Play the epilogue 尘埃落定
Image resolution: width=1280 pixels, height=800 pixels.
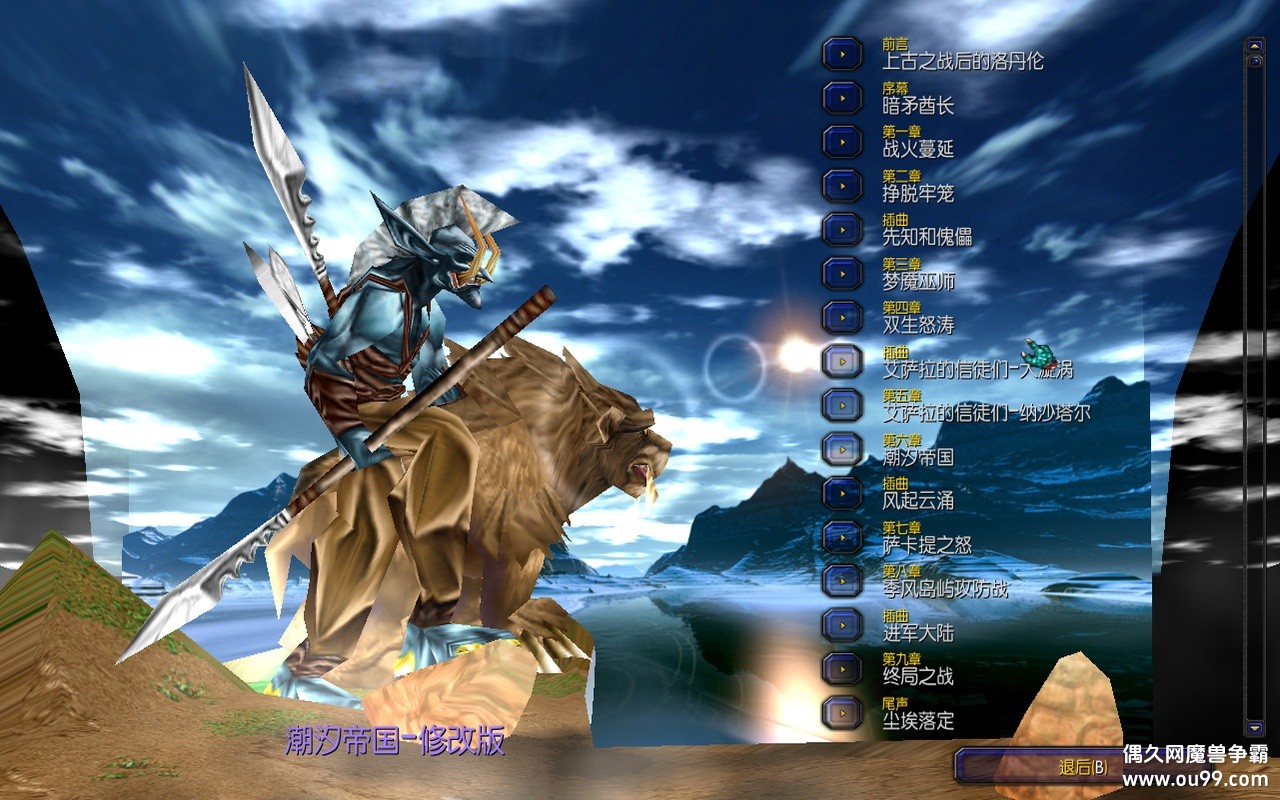pos(842,712)
